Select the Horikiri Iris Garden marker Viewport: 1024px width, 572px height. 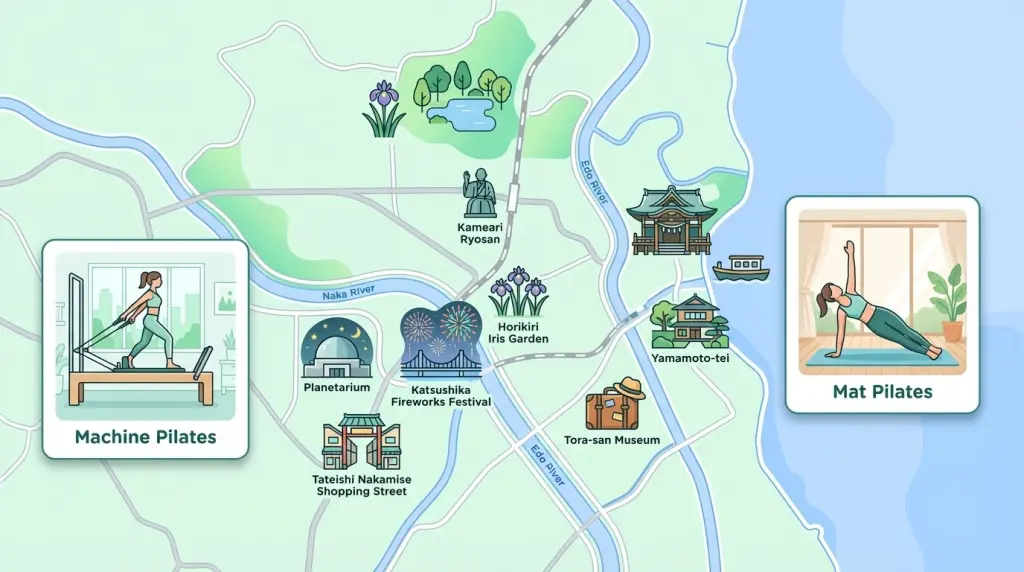(519, 293)
